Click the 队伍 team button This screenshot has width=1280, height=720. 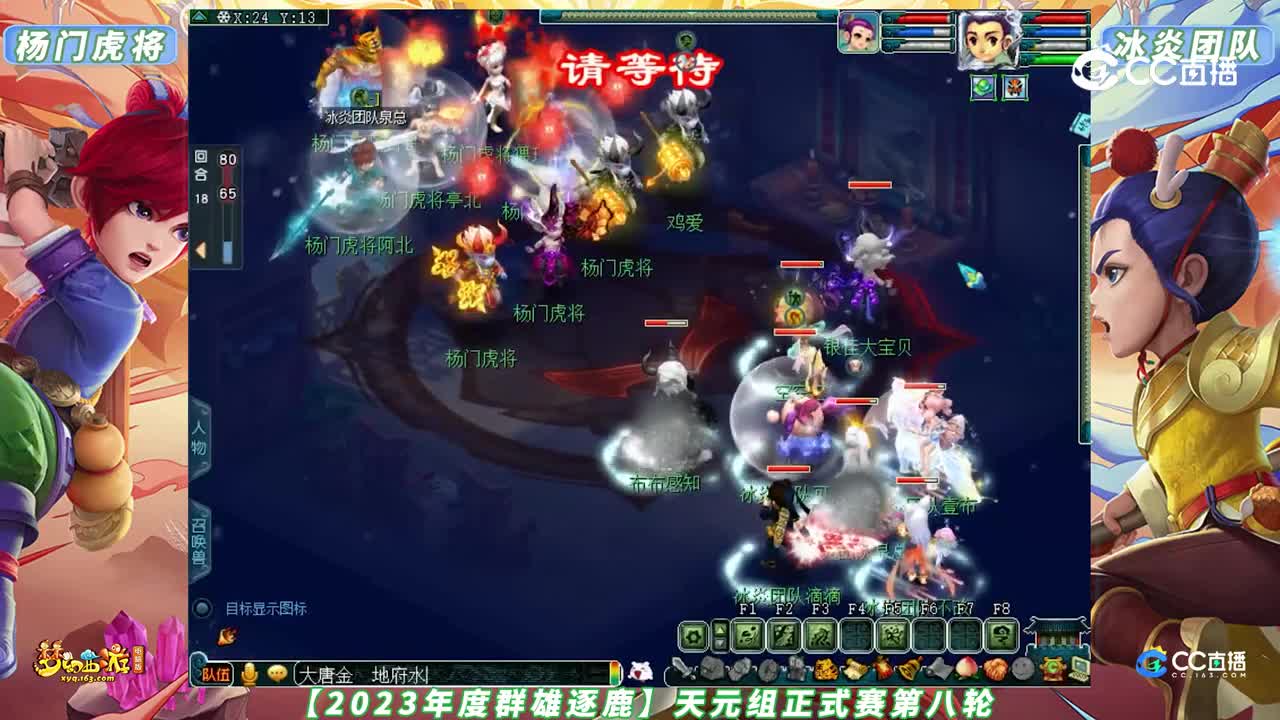coord(216,673)
